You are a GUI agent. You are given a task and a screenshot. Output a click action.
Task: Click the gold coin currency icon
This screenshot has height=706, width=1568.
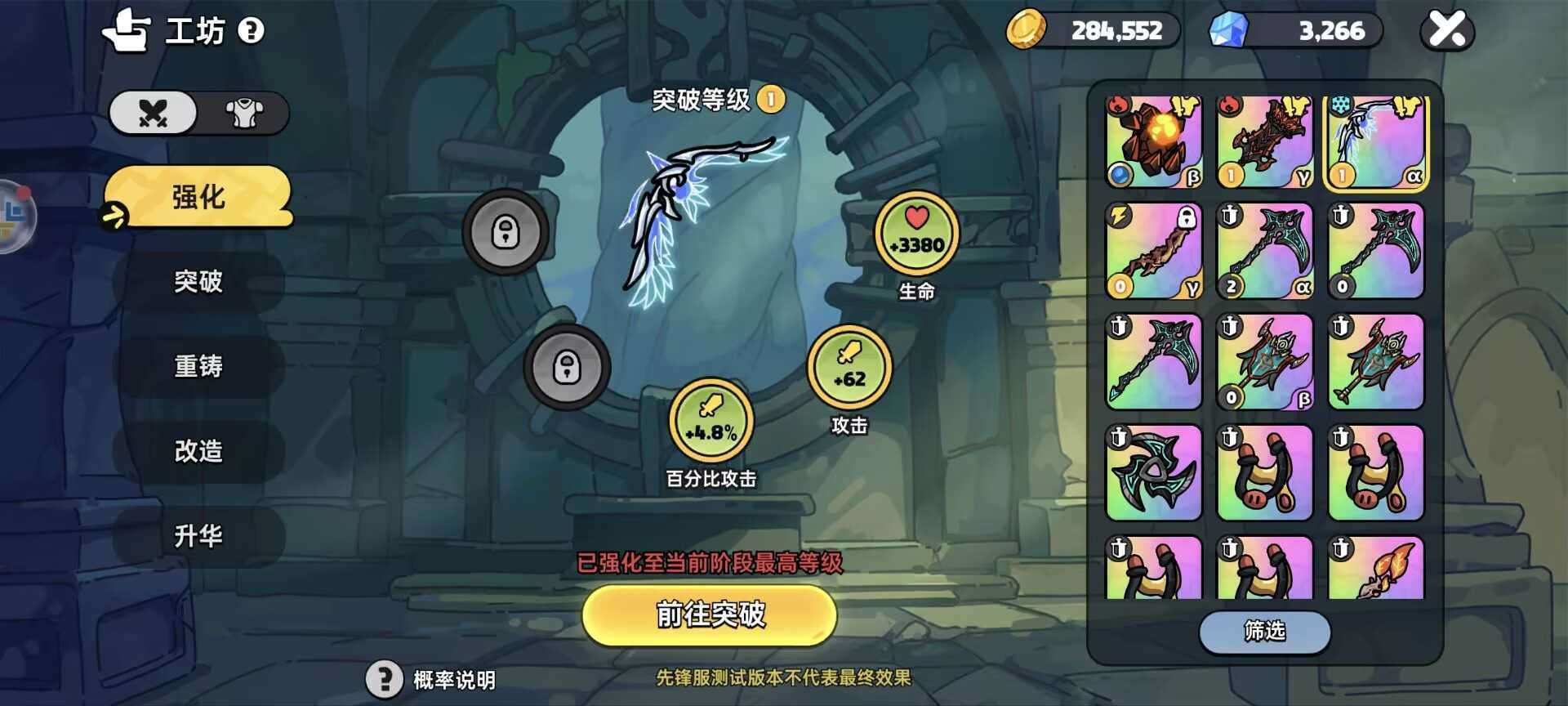pyautogui.click(x=1030, y=29)
